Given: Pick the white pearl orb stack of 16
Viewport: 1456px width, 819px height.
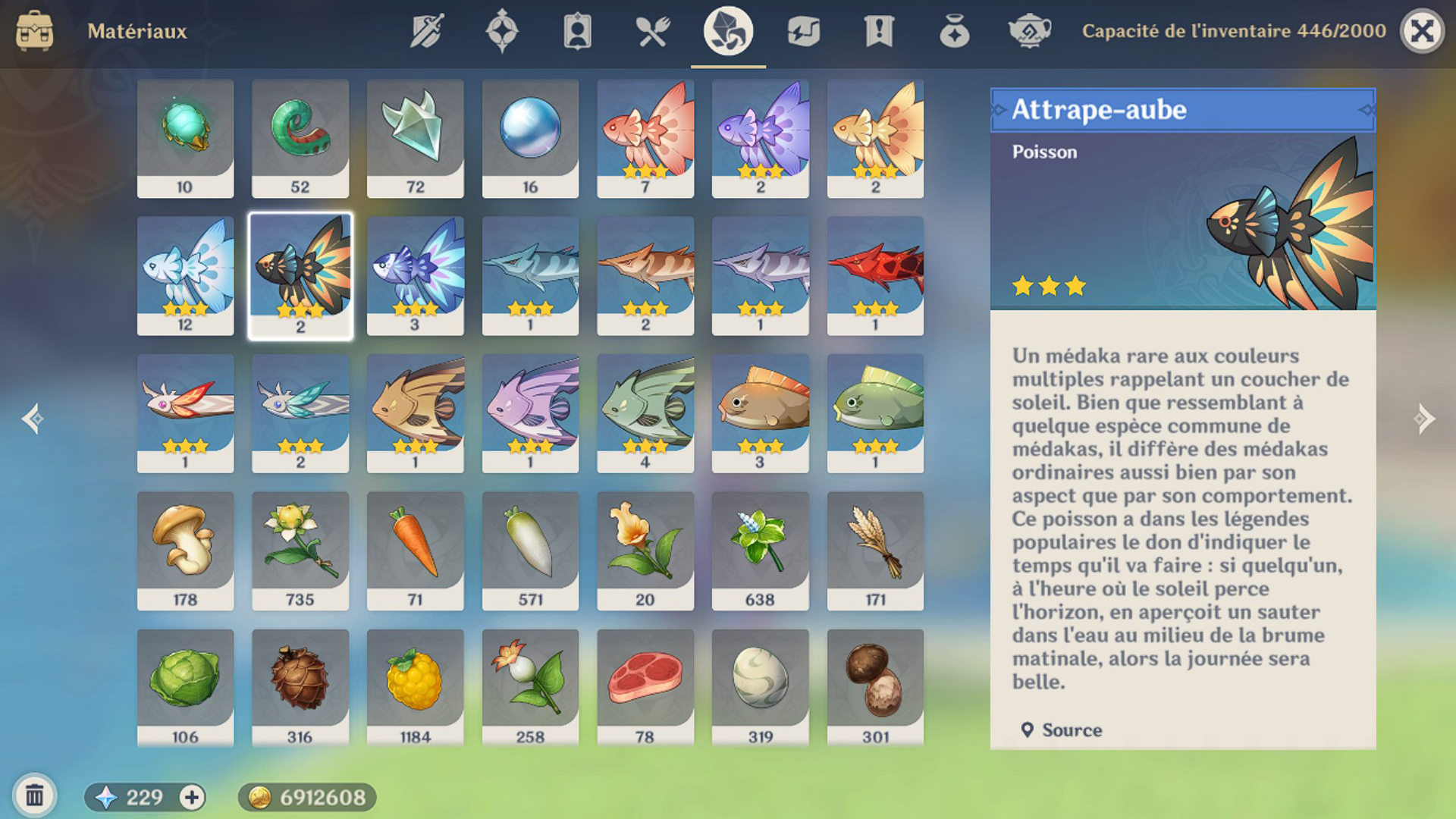Looking at the screenshot, I should [x=530, y=138].
